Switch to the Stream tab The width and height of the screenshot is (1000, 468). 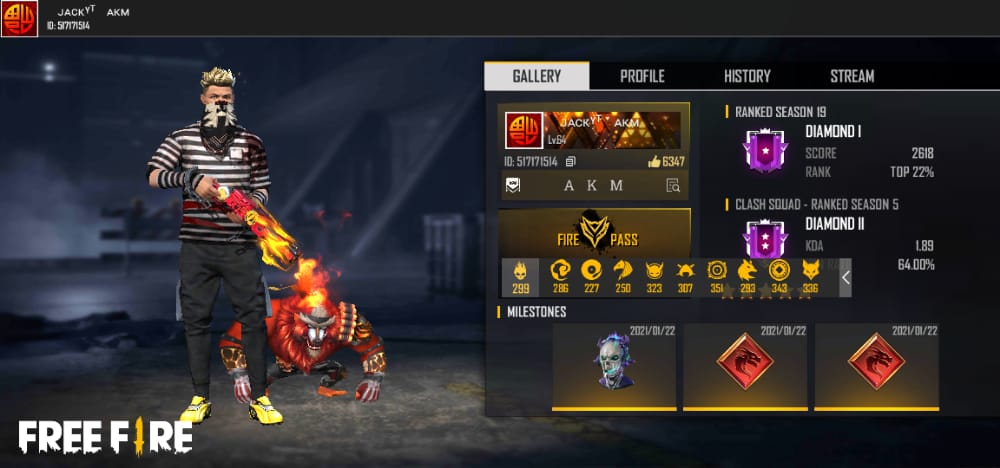coord(852,76)
